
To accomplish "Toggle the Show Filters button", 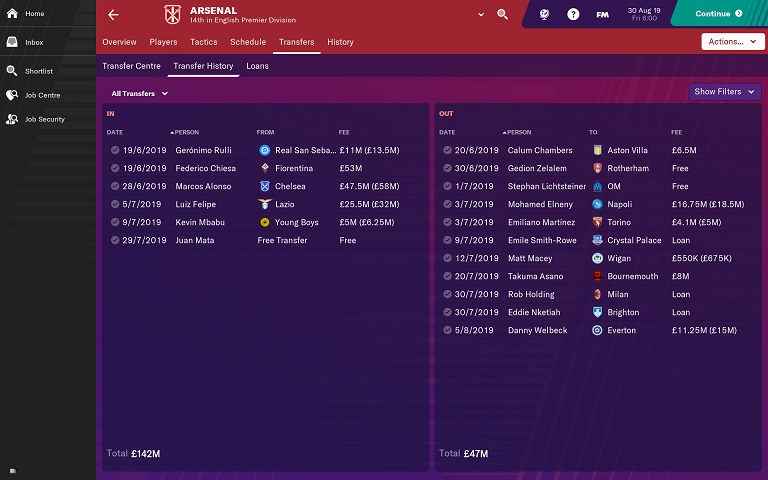I will pos(724,92).
